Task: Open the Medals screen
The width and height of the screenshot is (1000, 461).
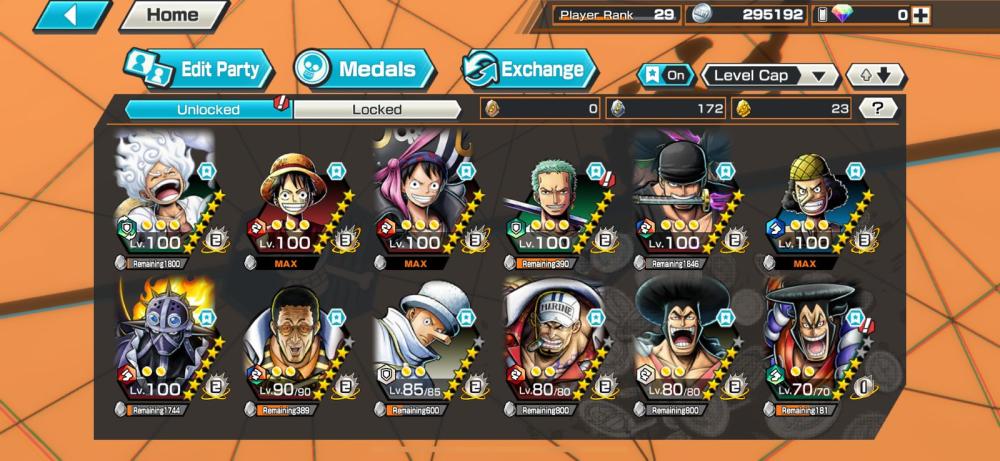Action: [364, 70]
